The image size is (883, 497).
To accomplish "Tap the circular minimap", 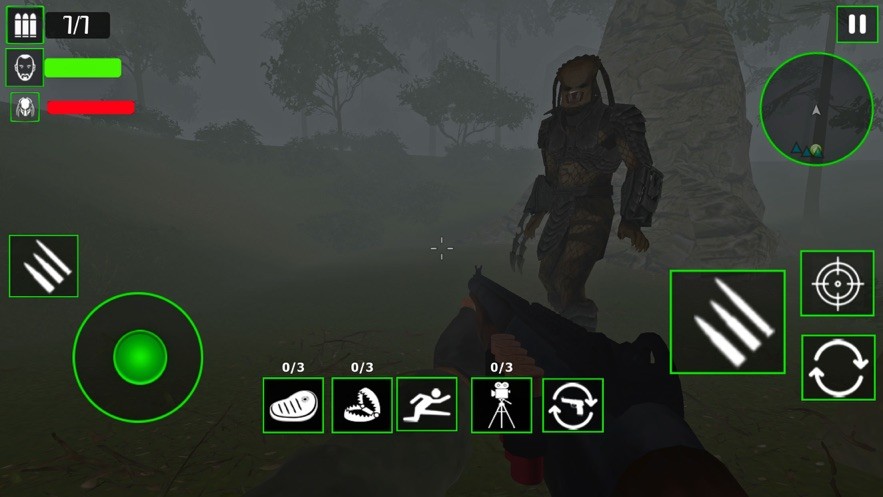I will 816,110.
